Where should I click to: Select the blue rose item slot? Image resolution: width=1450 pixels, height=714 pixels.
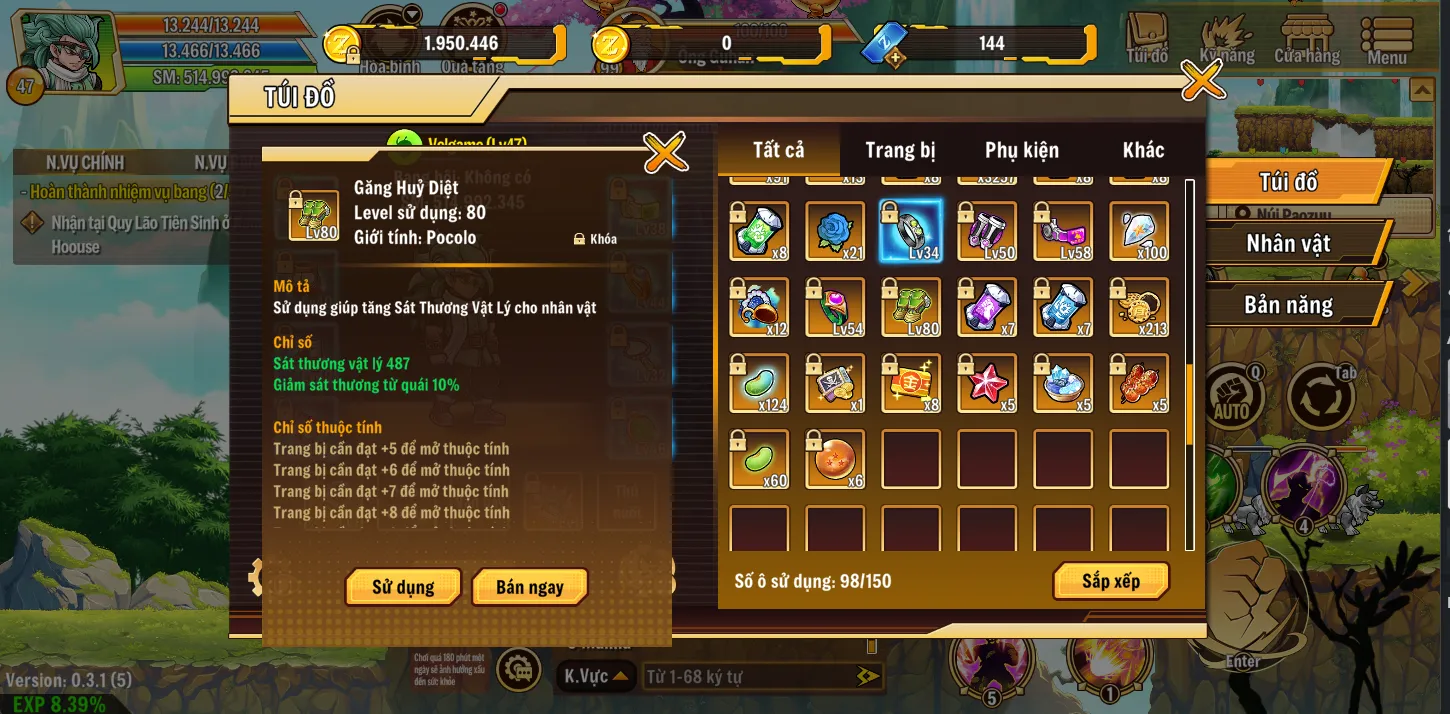click(835, 232)
